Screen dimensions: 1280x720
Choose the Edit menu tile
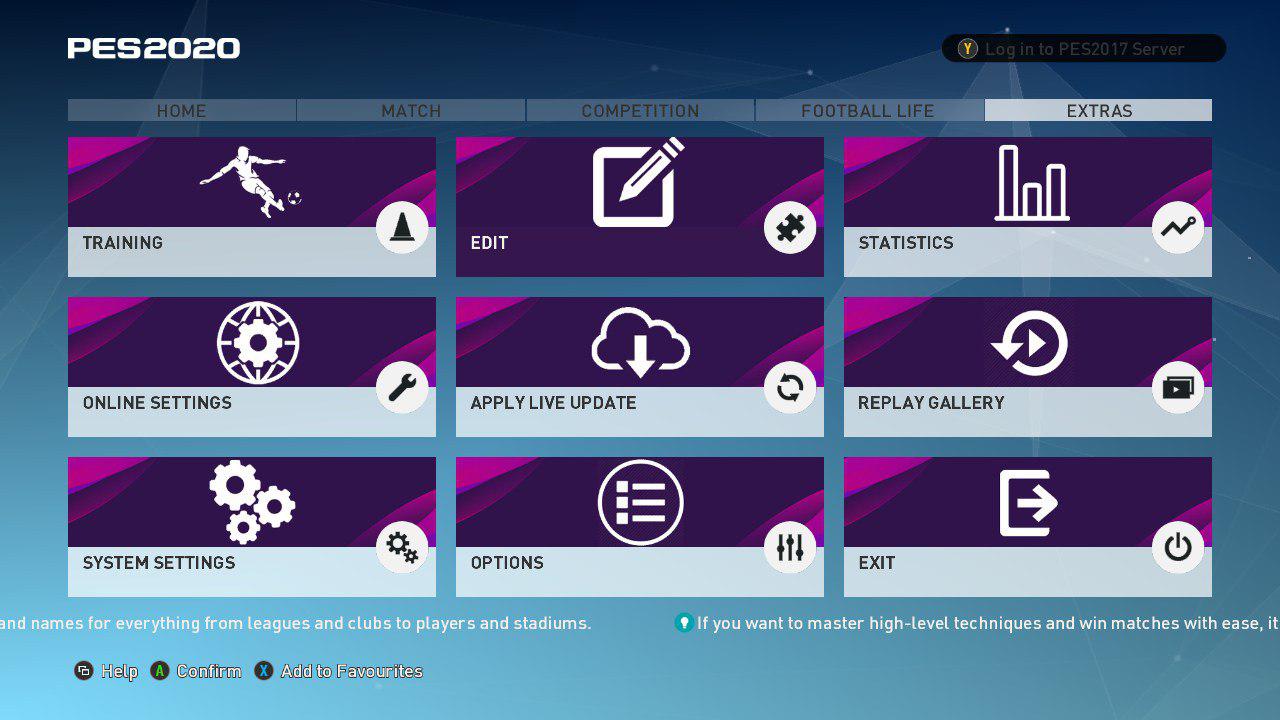(639, 207)
